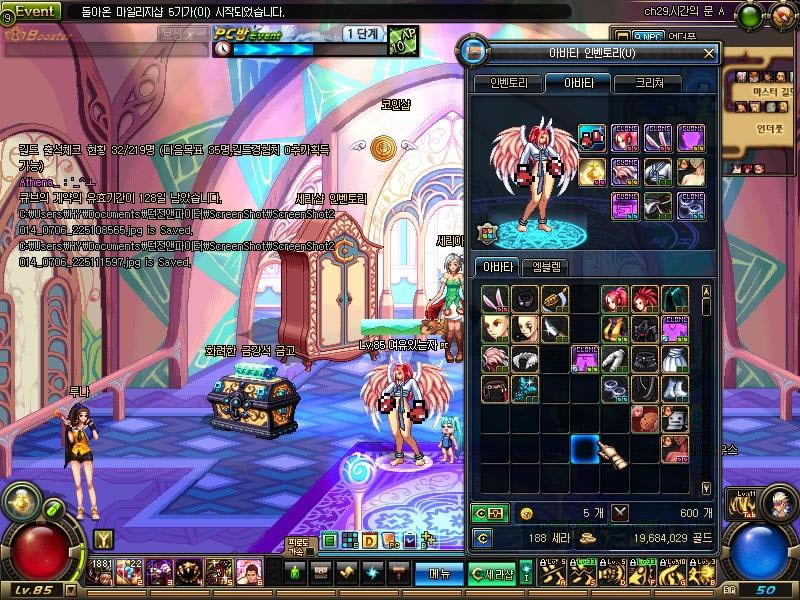Click the color palette icon below character preview
This screenshot has height=600, width=800.
coord(487,232)
